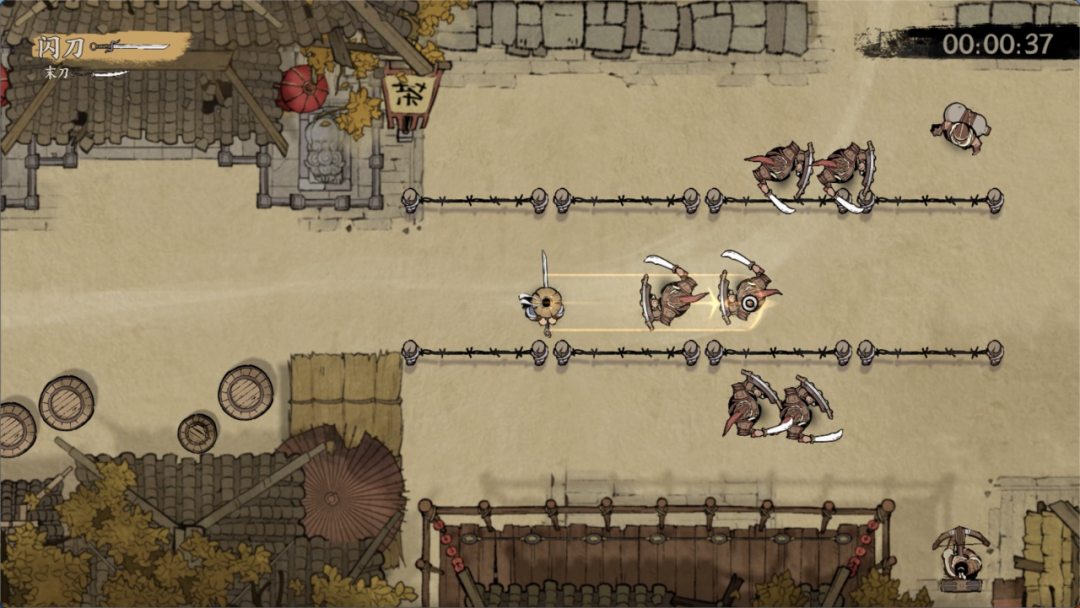
Task: Switch to the 木刀 secondary weapon
Action: pos(55,73)
